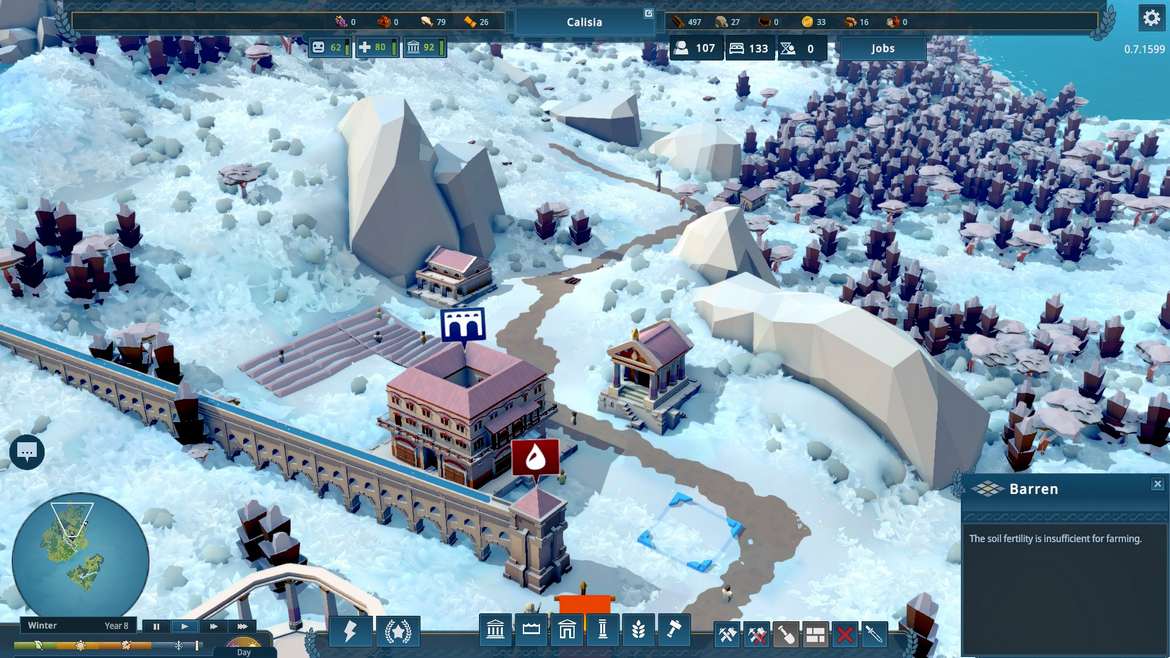The height and width of the screenshot is (658, 1170).
Task: Set game to normal play speed
Action: click(185, 627)
